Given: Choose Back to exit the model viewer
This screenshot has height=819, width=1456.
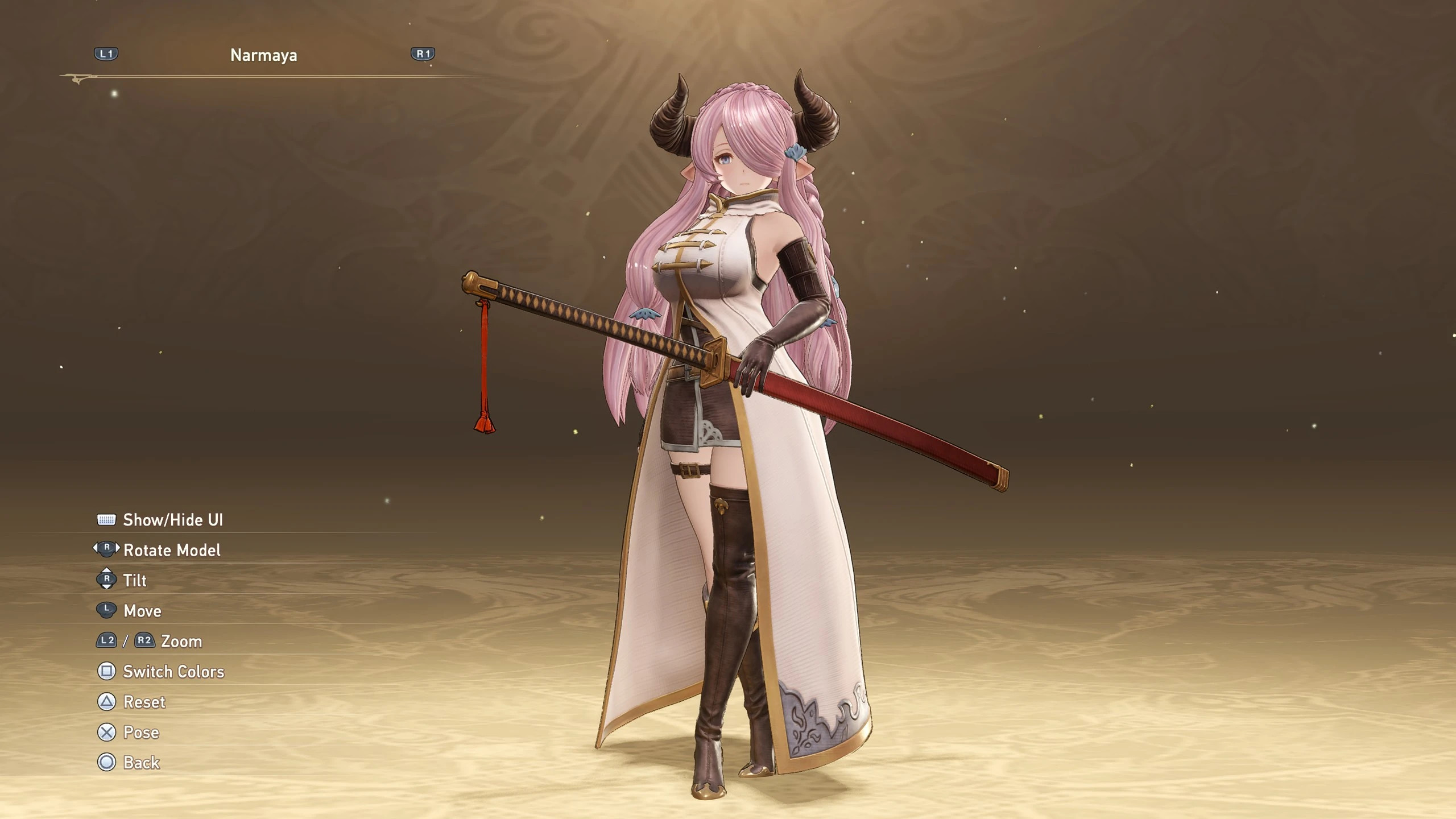Looking at the screenshot, I should 141,763.
